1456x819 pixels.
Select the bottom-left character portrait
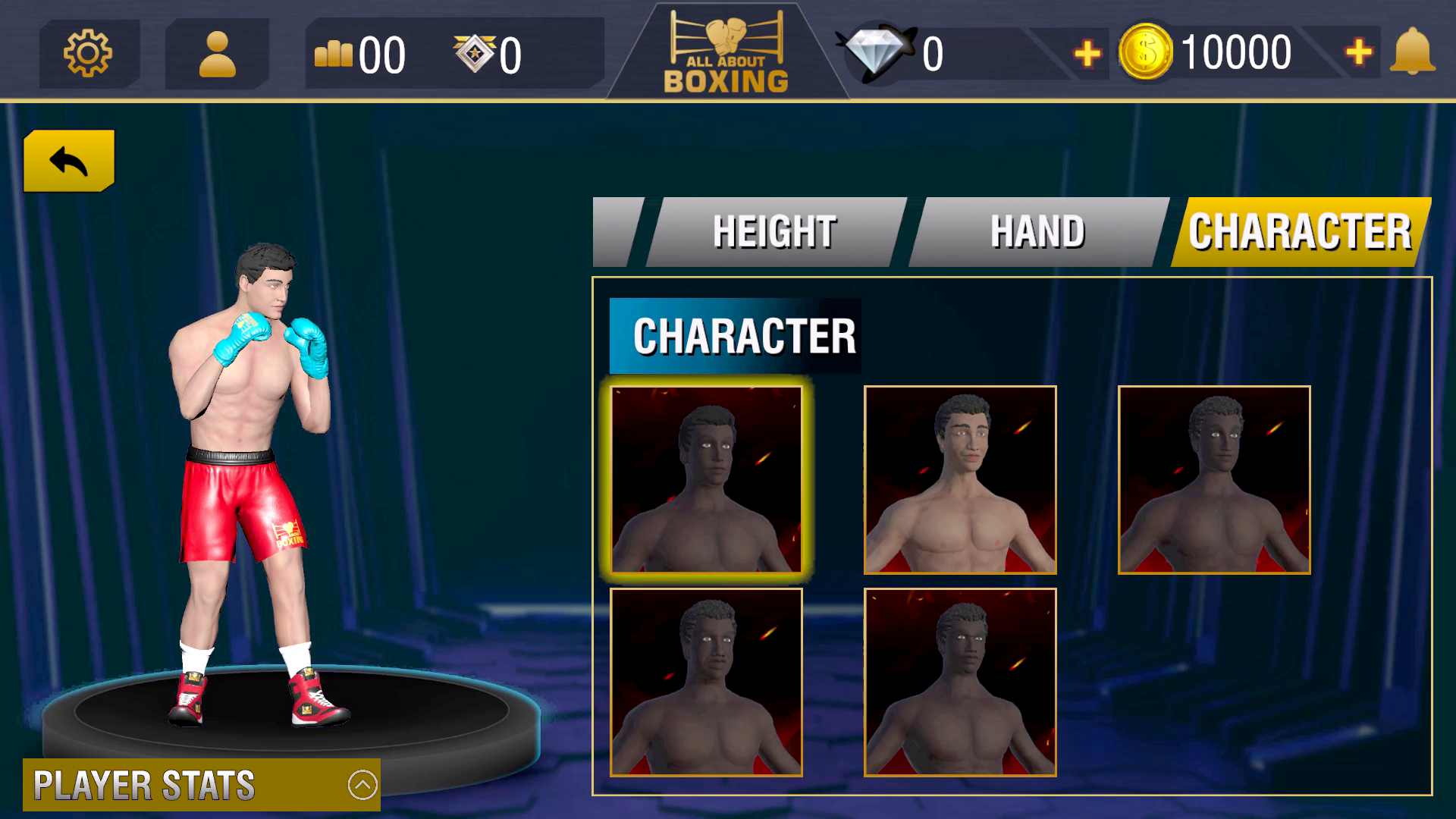(x=706, y=682)
